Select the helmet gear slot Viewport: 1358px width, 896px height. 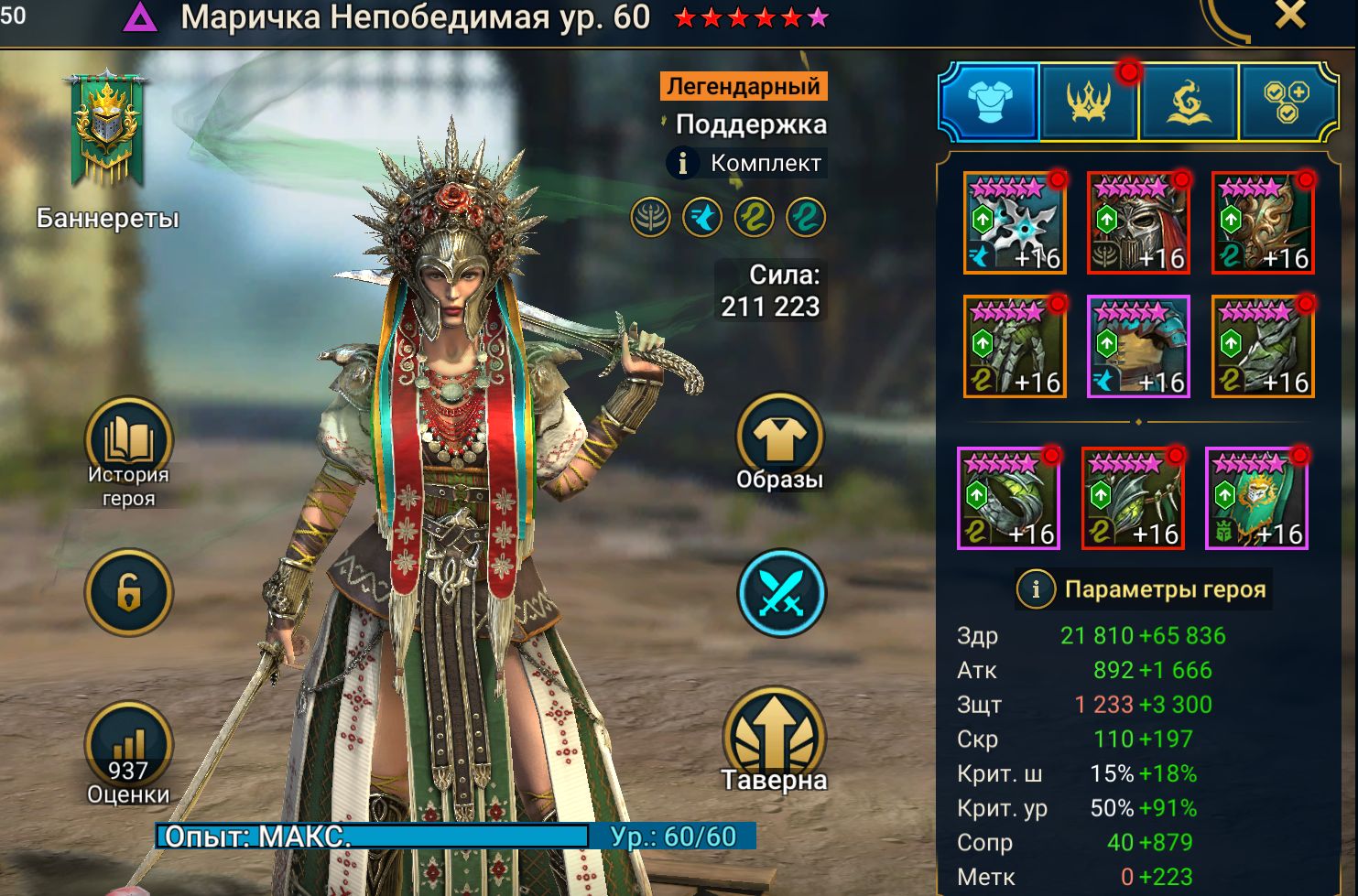point(1138,223)
